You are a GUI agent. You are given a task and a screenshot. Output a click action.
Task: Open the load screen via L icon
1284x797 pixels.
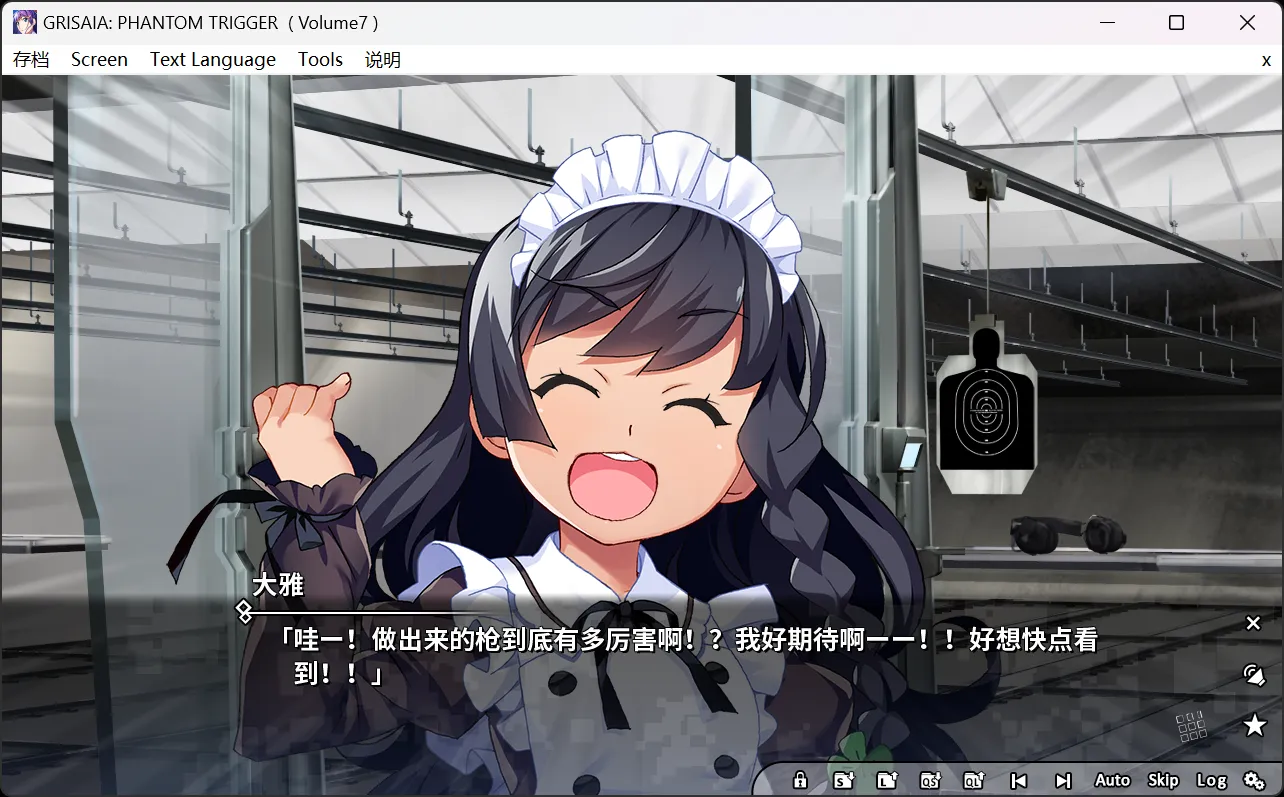pos(888,780)
